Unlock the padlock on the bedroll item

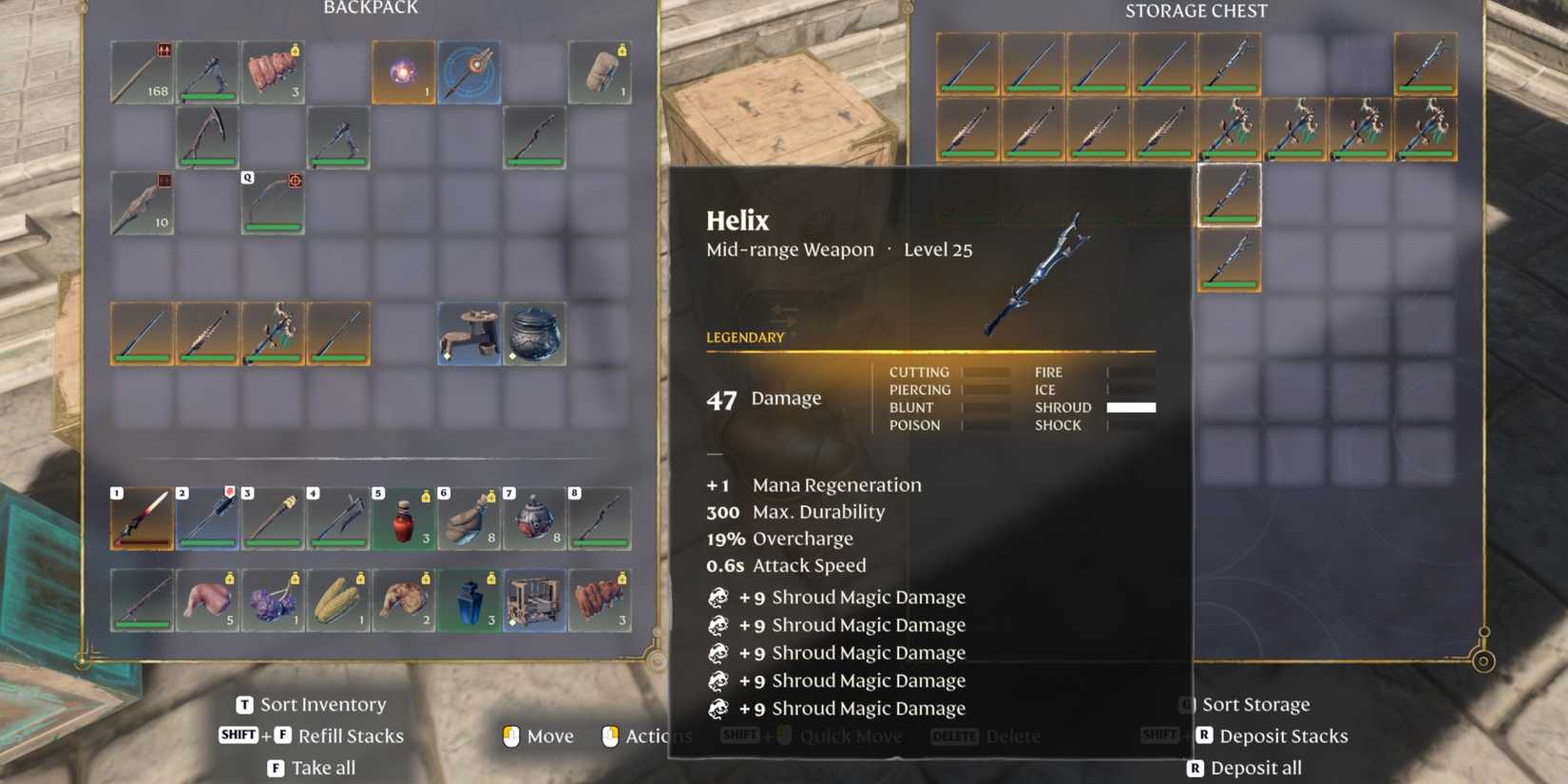[623, 49]
